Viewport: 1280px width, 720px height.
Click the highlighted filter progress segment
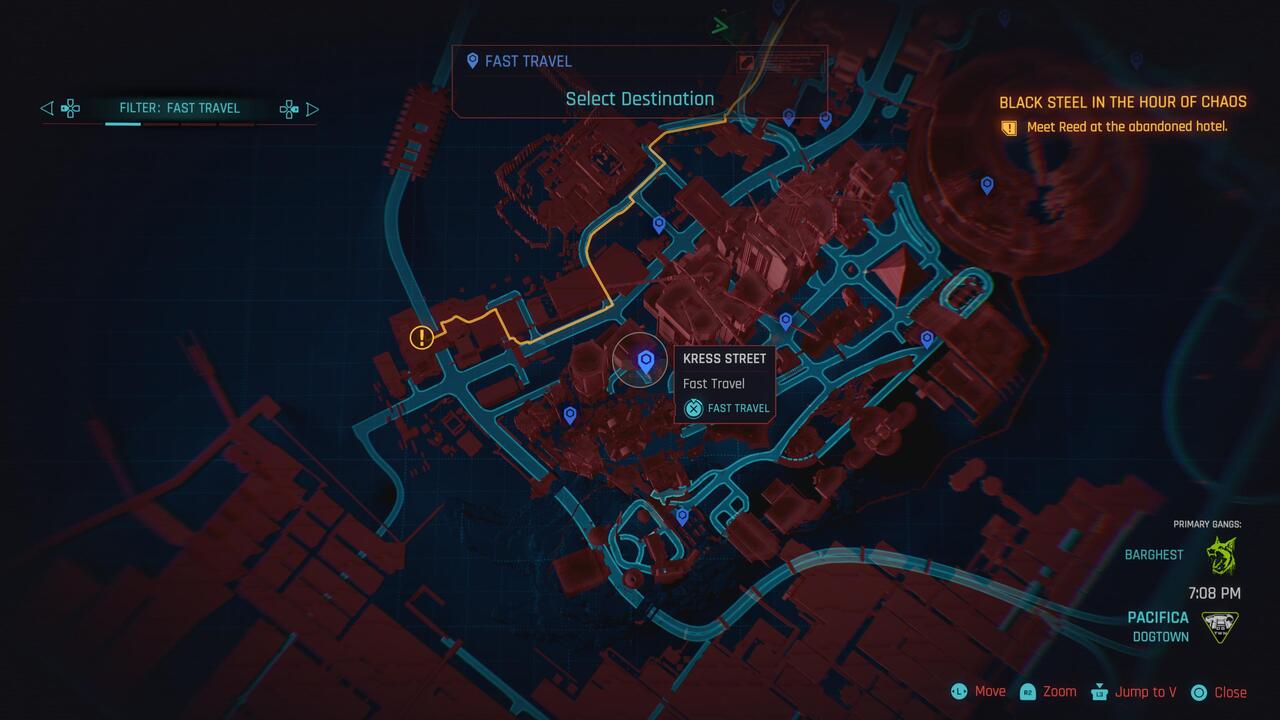(x=123, y=124)
